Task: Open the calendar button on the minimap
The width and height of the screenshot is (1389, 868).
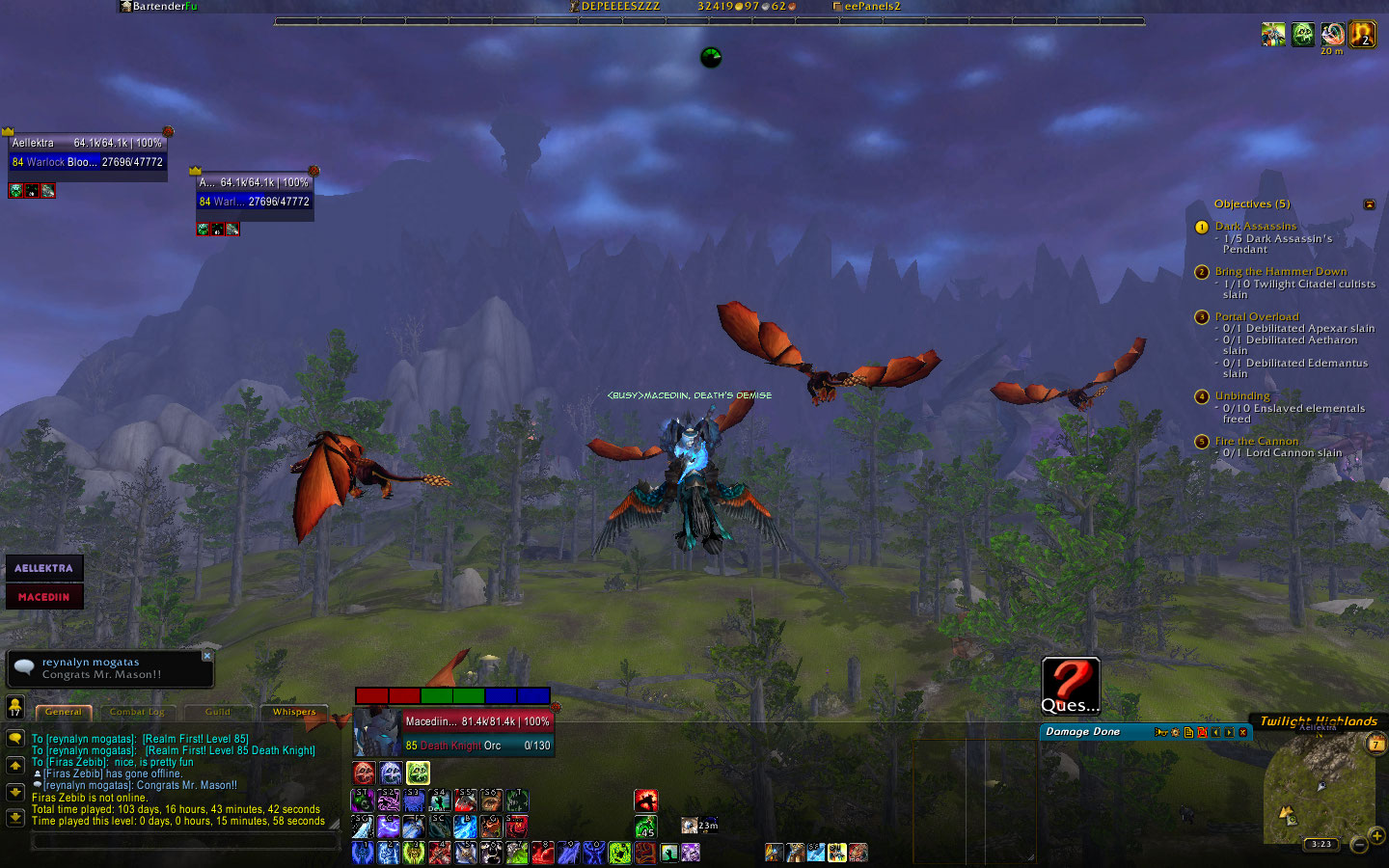Action: (x=1375, y=744)
